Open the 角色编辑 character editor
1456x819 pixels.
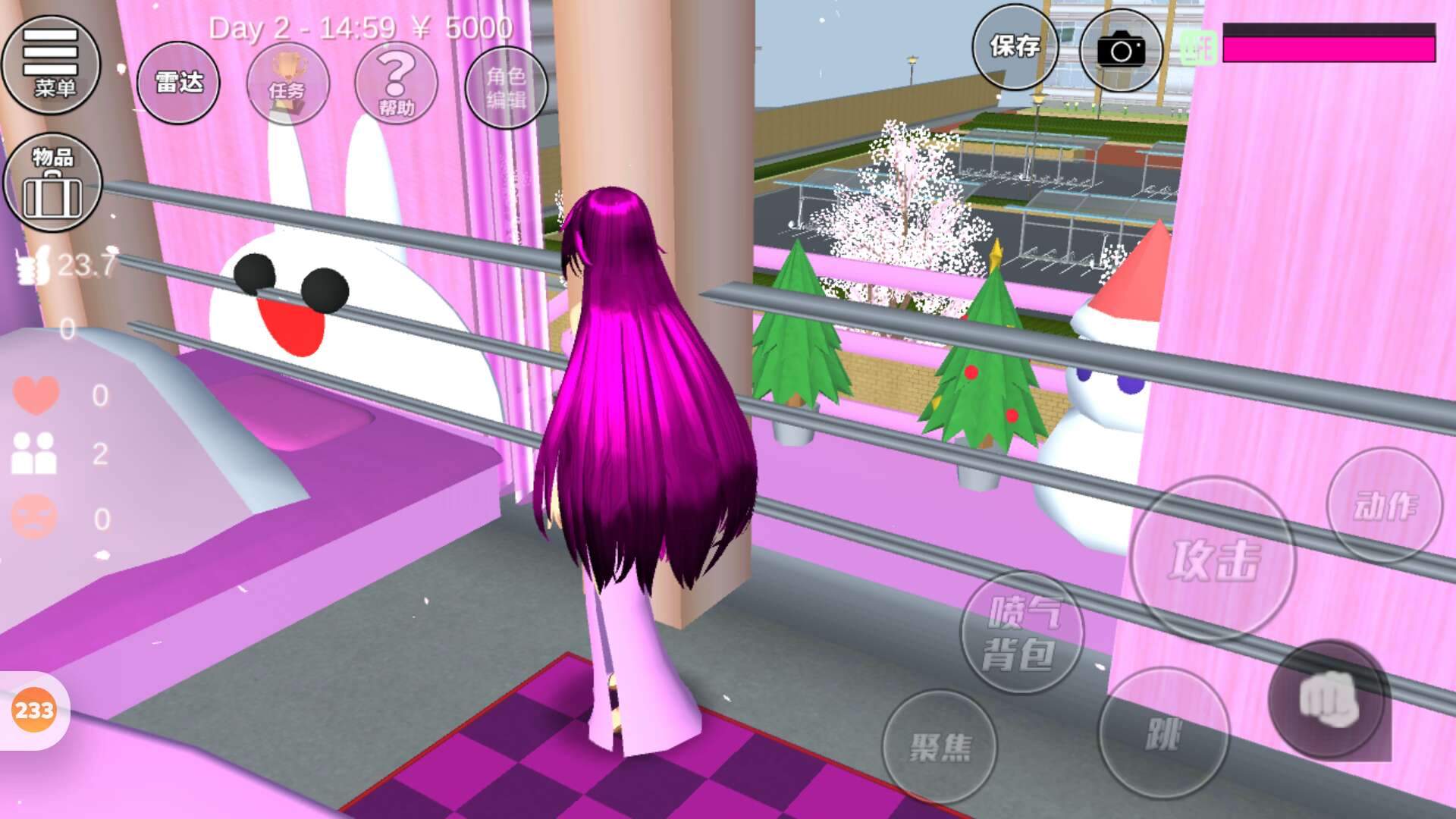click(506, 86)
